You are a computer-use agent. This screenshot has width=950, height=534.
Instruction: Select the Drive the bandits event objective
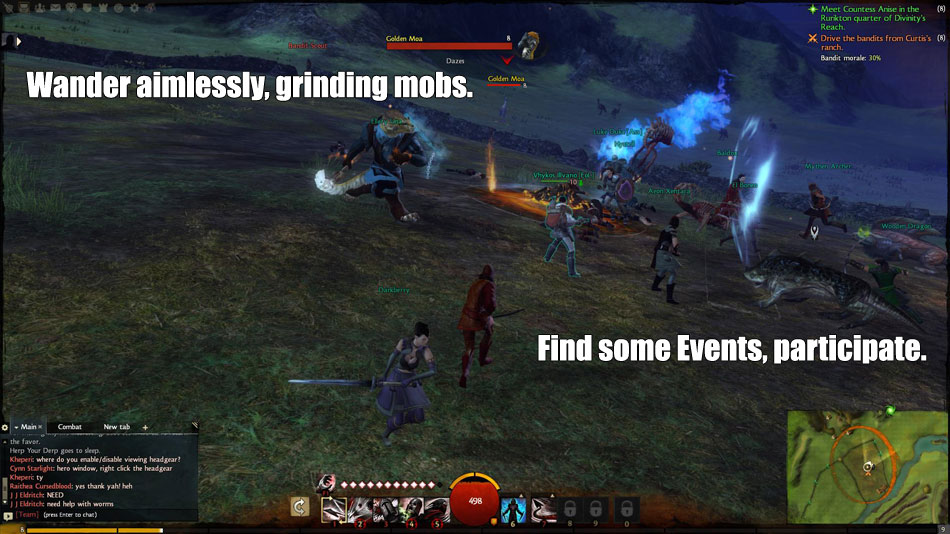click(x=871, y=42)
